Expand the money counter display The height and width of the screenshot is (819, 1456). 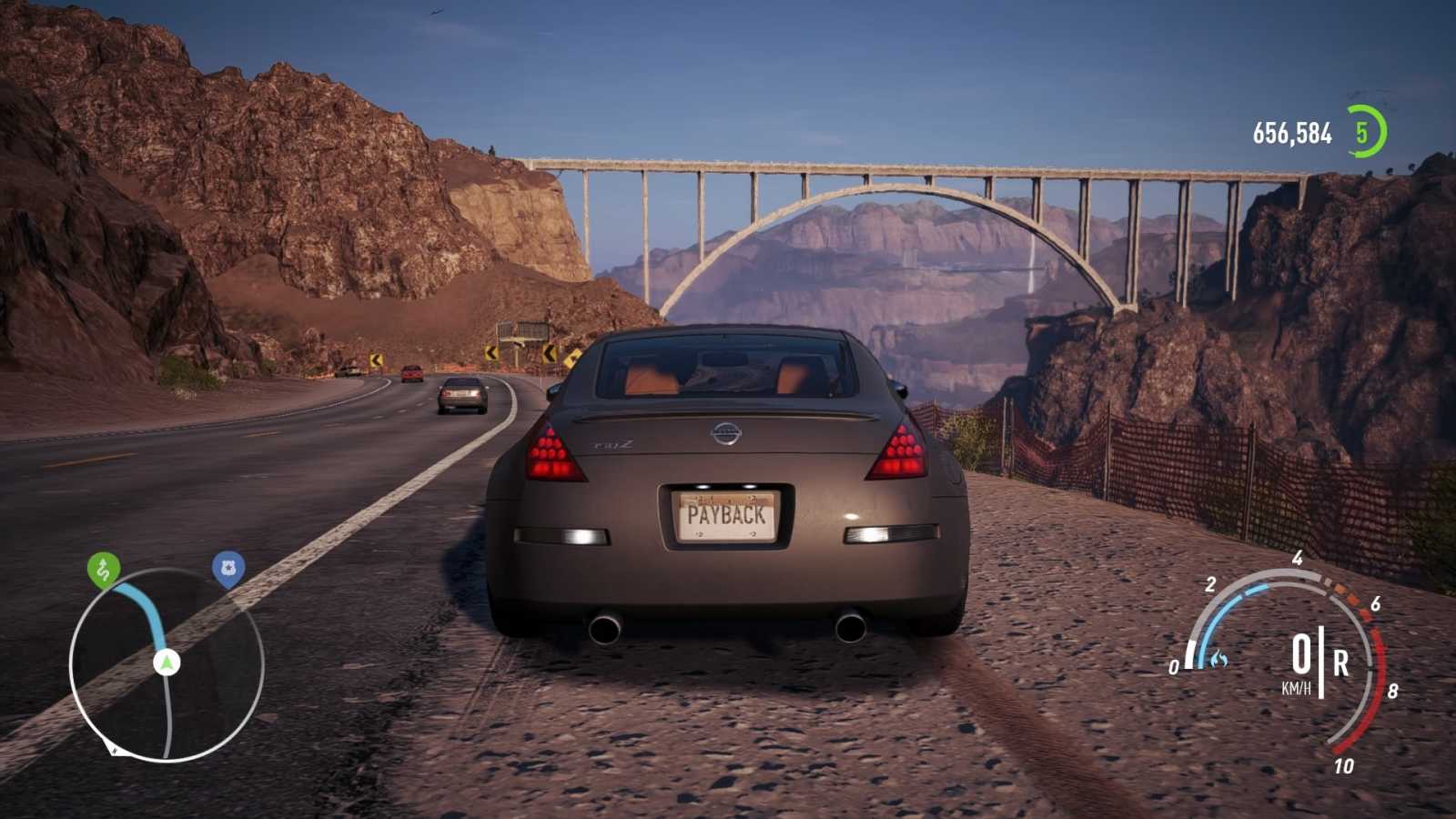tap(1289, 133)
